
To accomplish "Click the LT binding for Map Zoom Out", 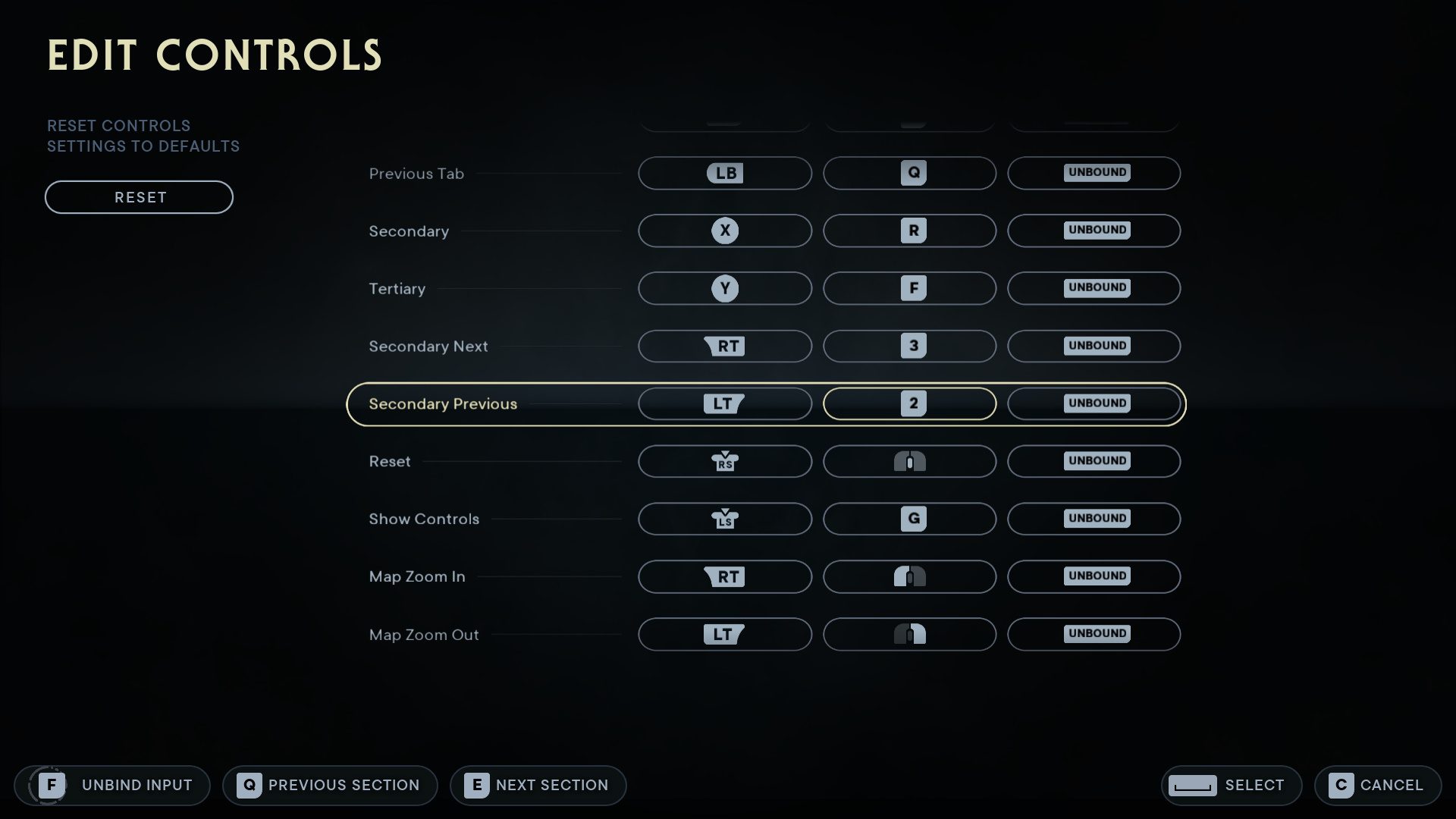I will coord(724,634).
